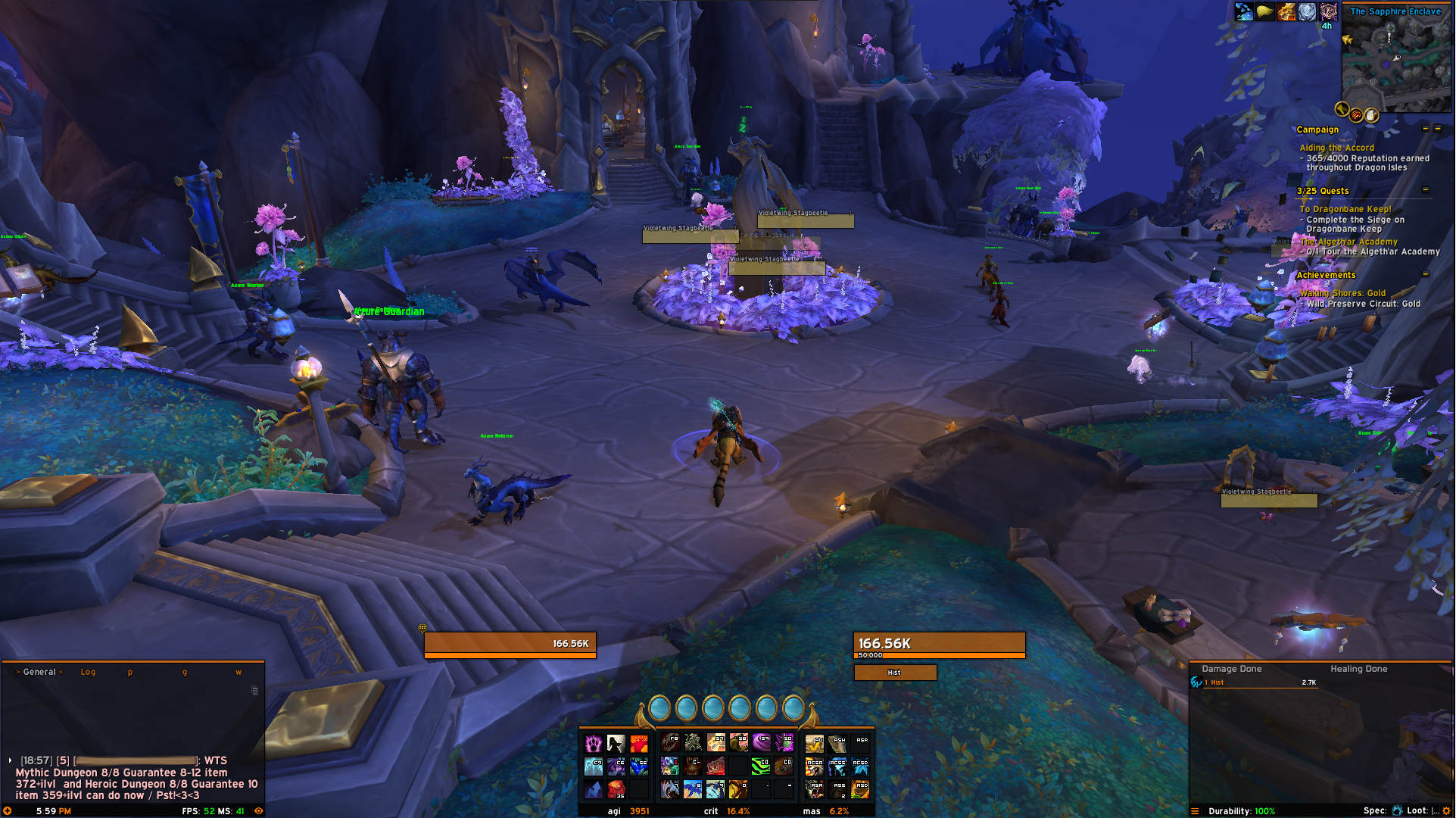This screenshot has width=1456, height=818.
Task: Collapse the 3/25 Quests section
Action: coord(1426,190)
